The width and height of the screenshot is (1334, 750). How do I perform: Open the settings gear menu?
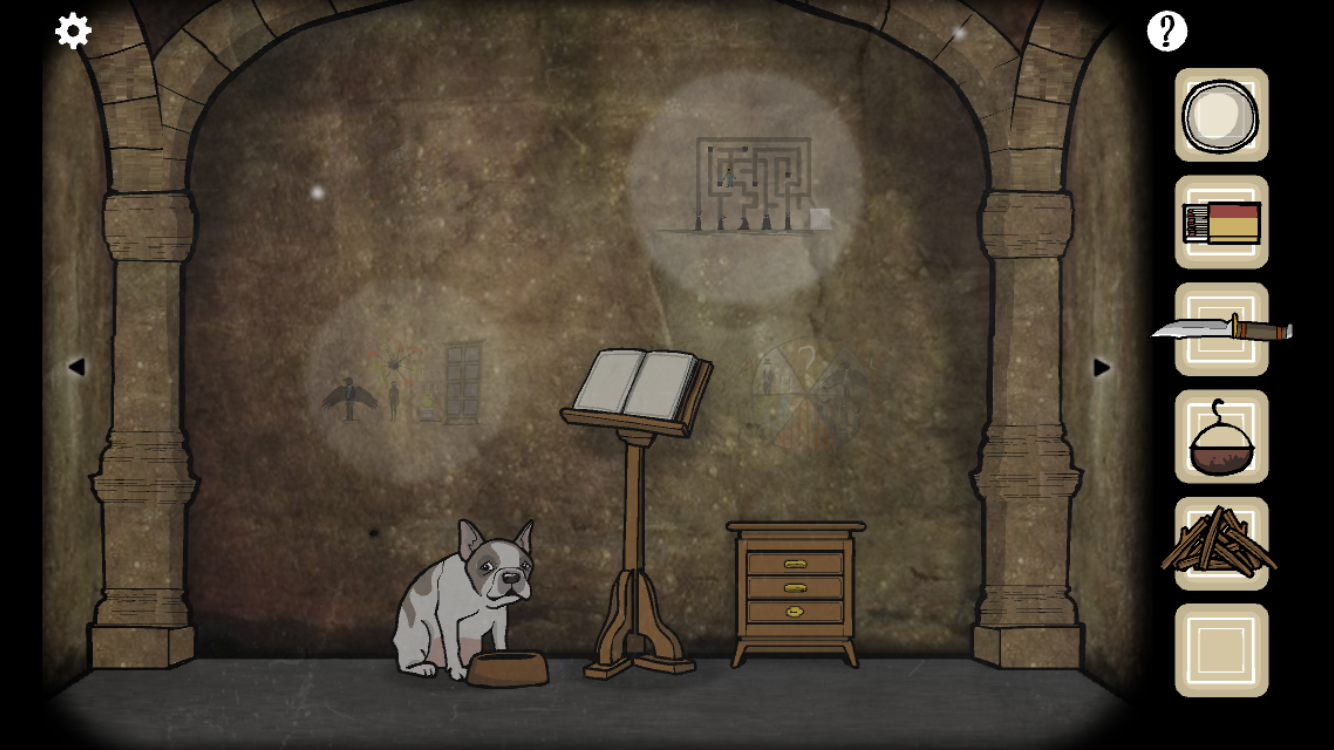click(x=73, y=31)
